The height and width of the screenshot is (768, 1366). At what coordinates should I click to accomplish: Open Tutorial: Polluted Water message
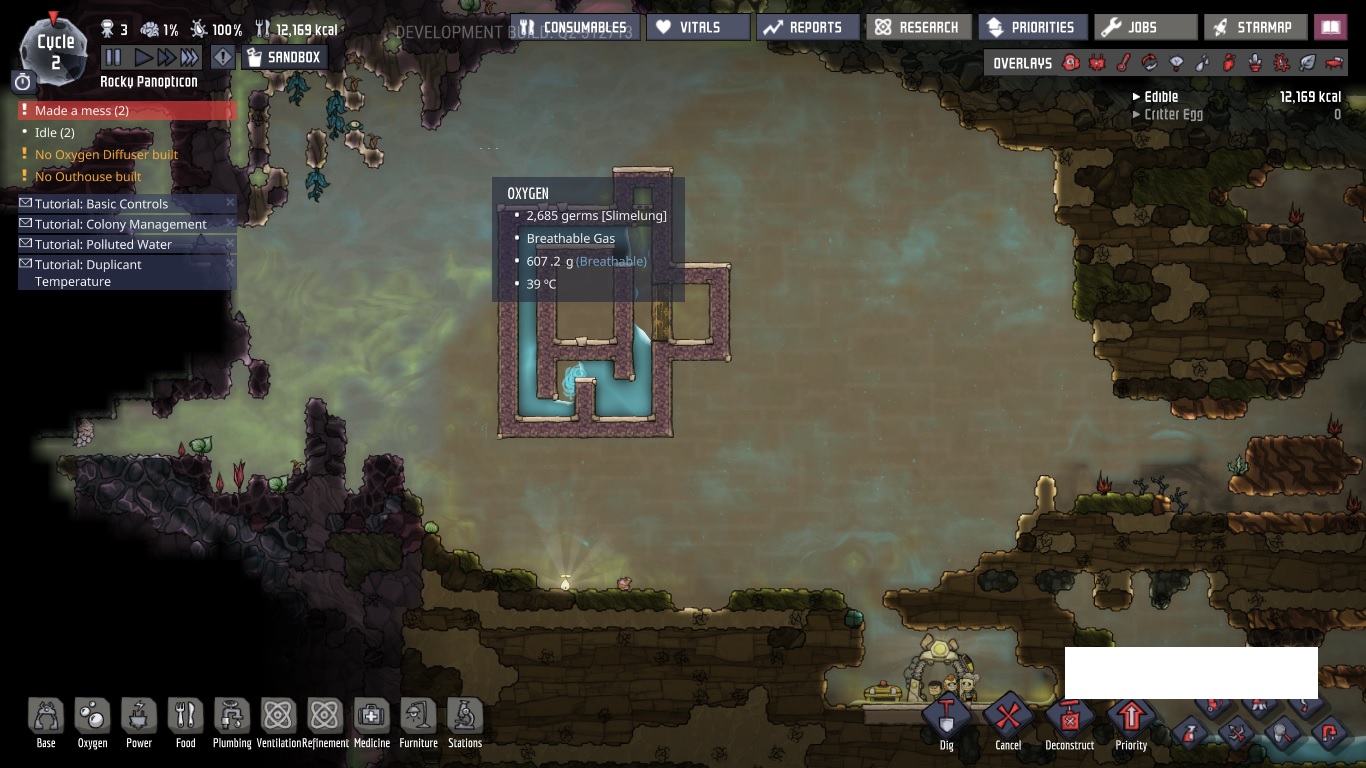(x=103, y=244)
